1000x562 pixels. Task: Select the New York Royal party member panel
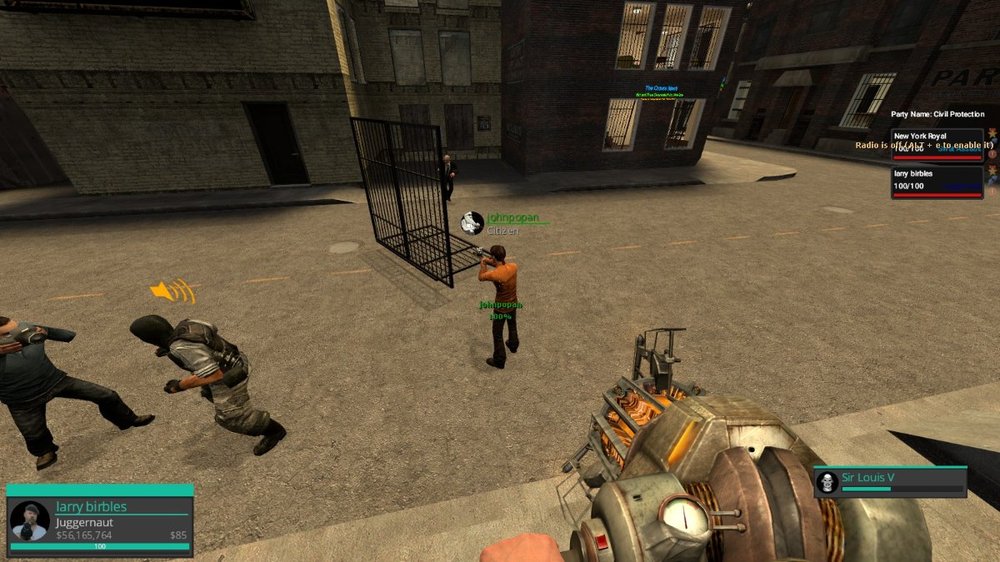pyautogui.click(x=937, y=144)
